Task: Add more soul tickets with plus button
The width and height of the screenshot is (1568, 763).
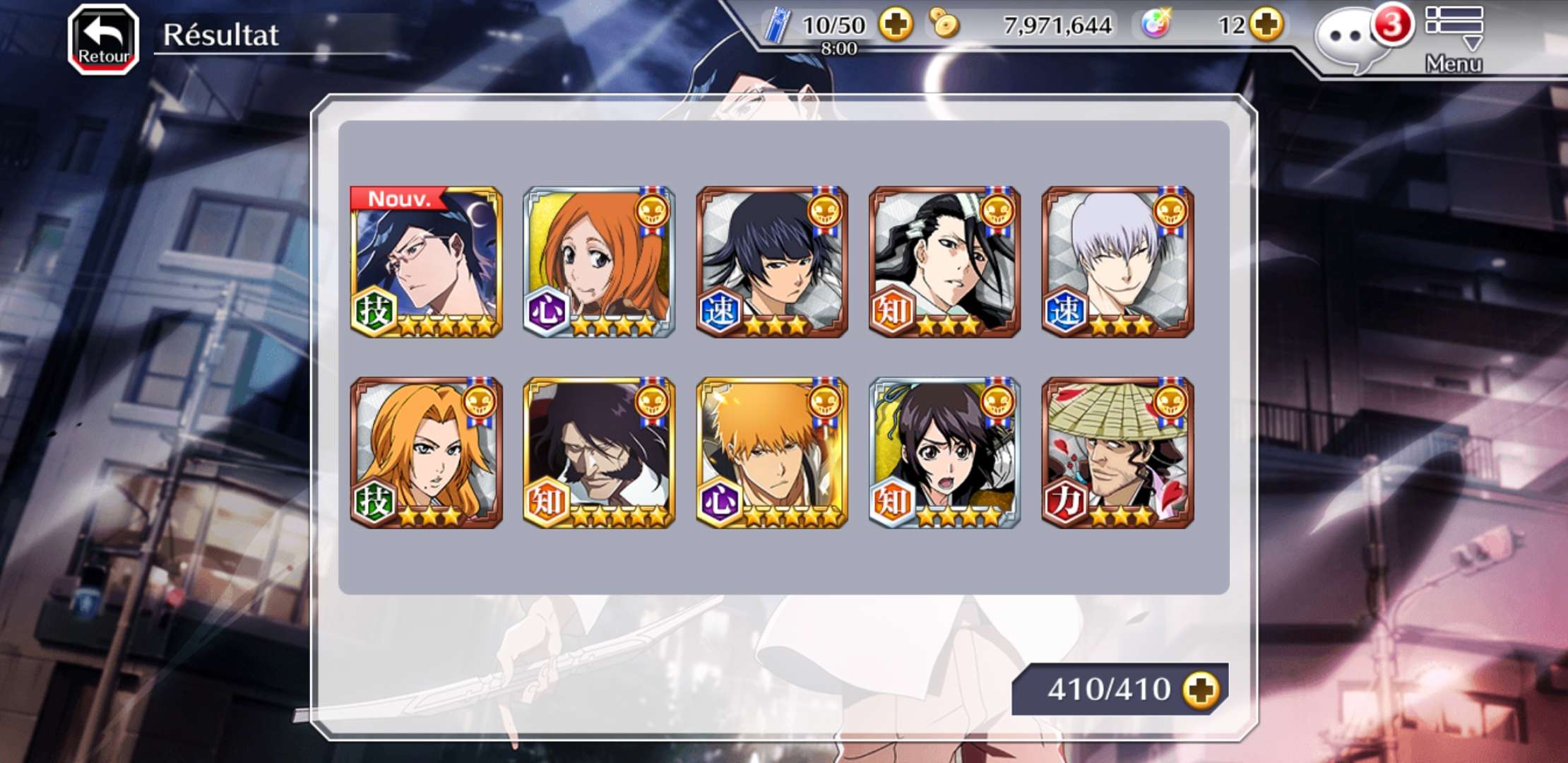Action: tap(896, 25)
